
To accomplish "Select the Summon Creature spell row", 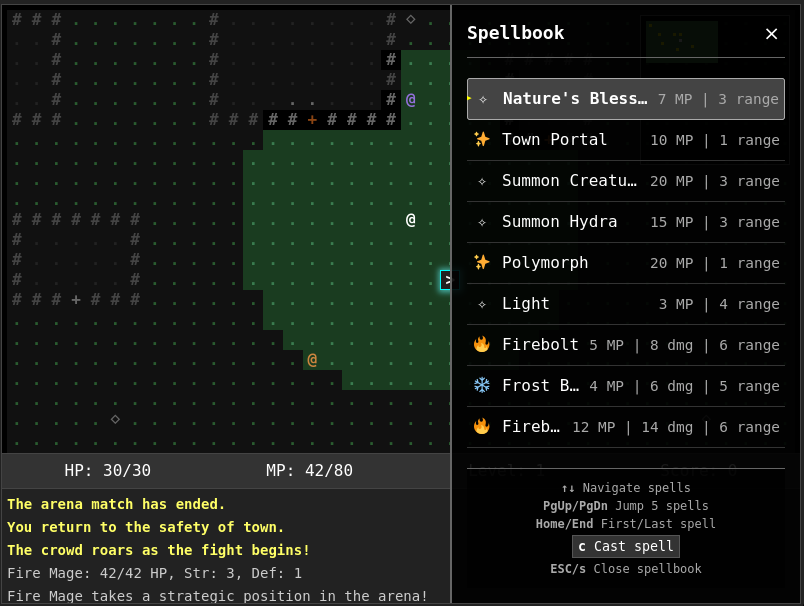I will 626,181.
